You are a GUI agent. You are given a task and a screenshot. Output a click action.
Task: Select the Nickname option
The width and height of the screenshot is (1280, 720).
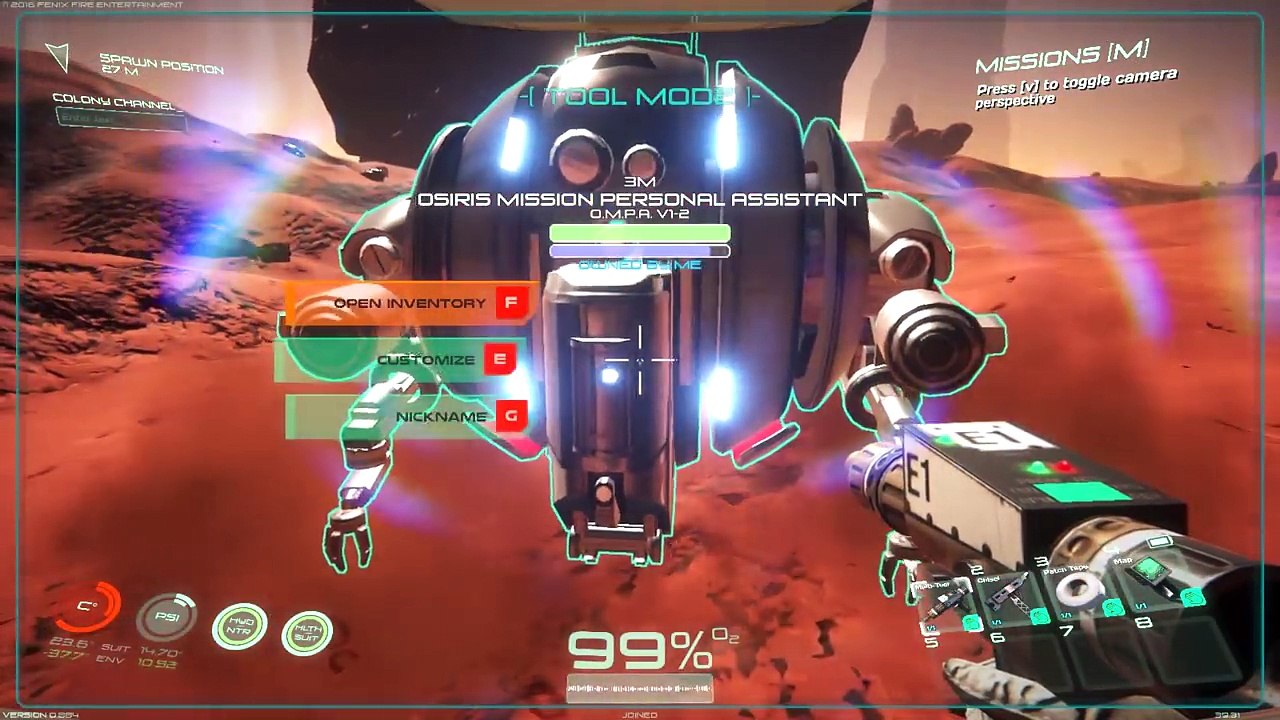click(441, 417)
